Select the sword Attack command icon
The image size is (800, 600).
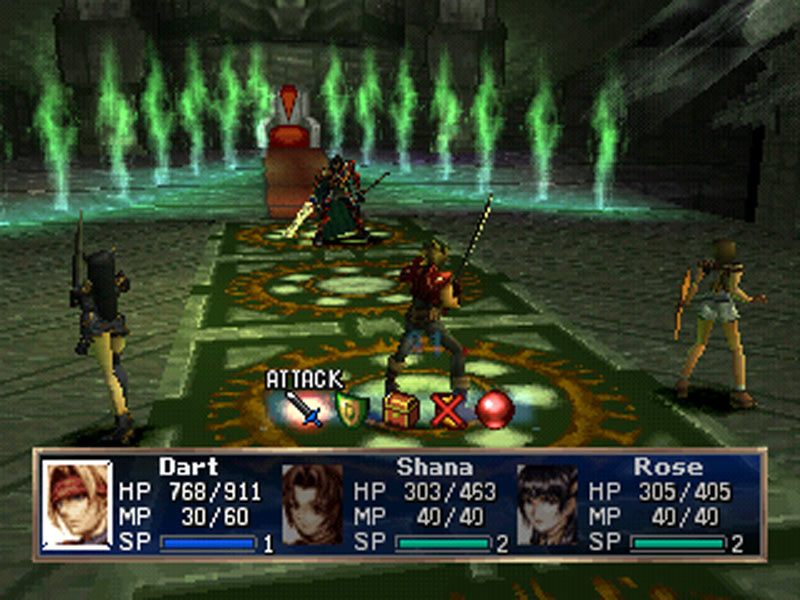pyautogui.click(x=302, y=409)
